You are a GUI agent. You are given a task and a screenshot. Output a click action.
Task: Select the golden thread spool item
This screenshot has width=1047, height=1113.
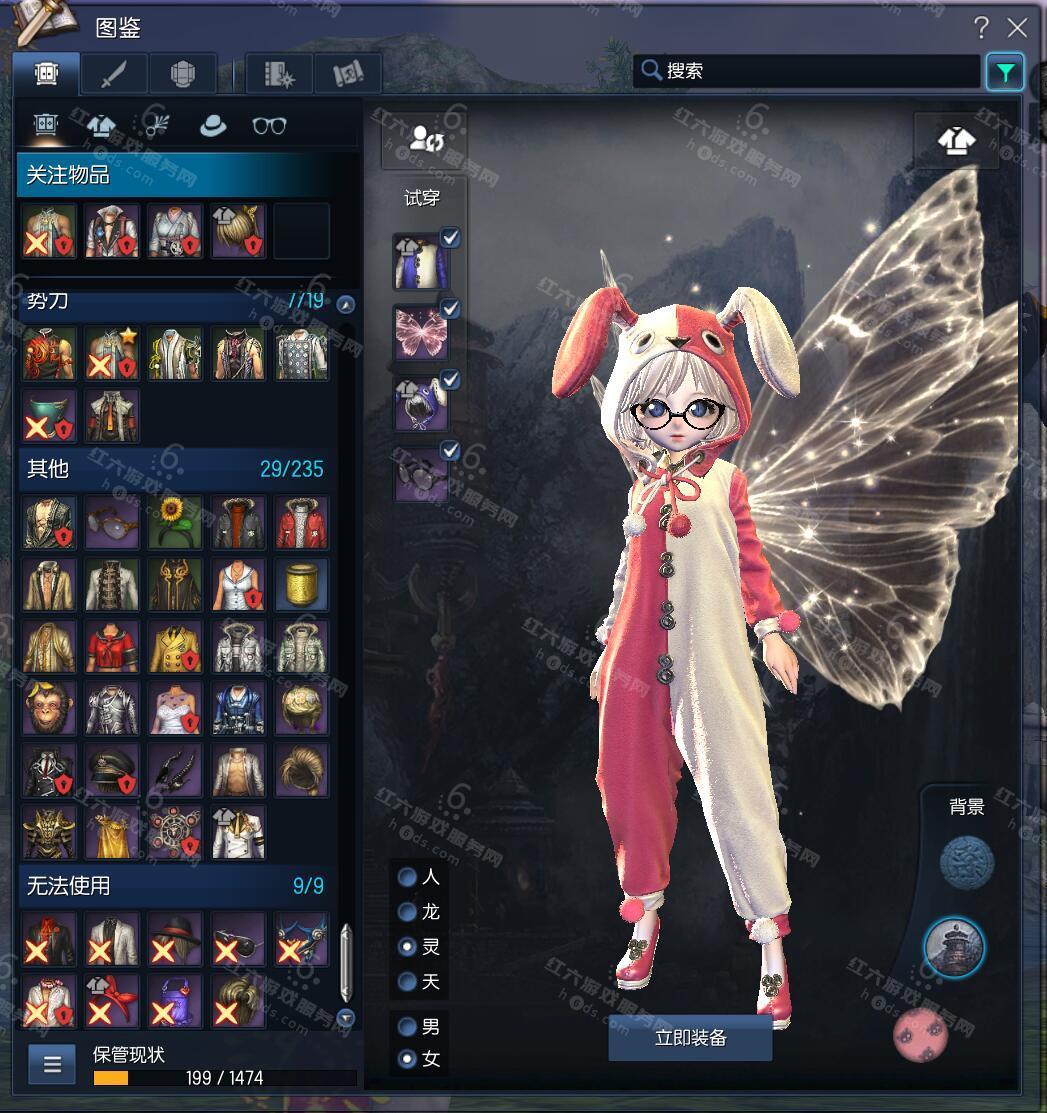pos(301,584)
